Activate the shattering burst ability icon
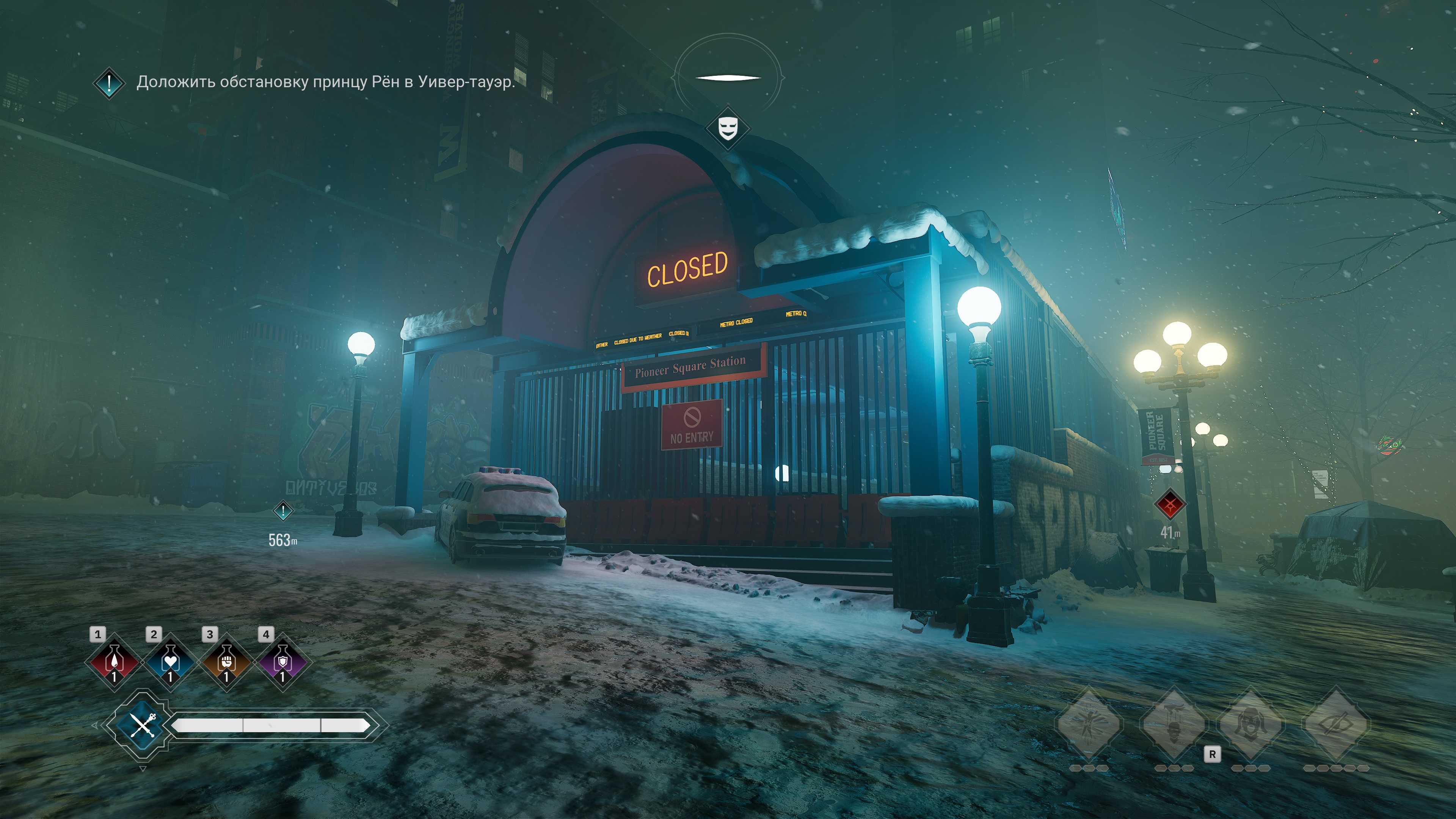The image size is (1456, 819). pos(1089,725)
